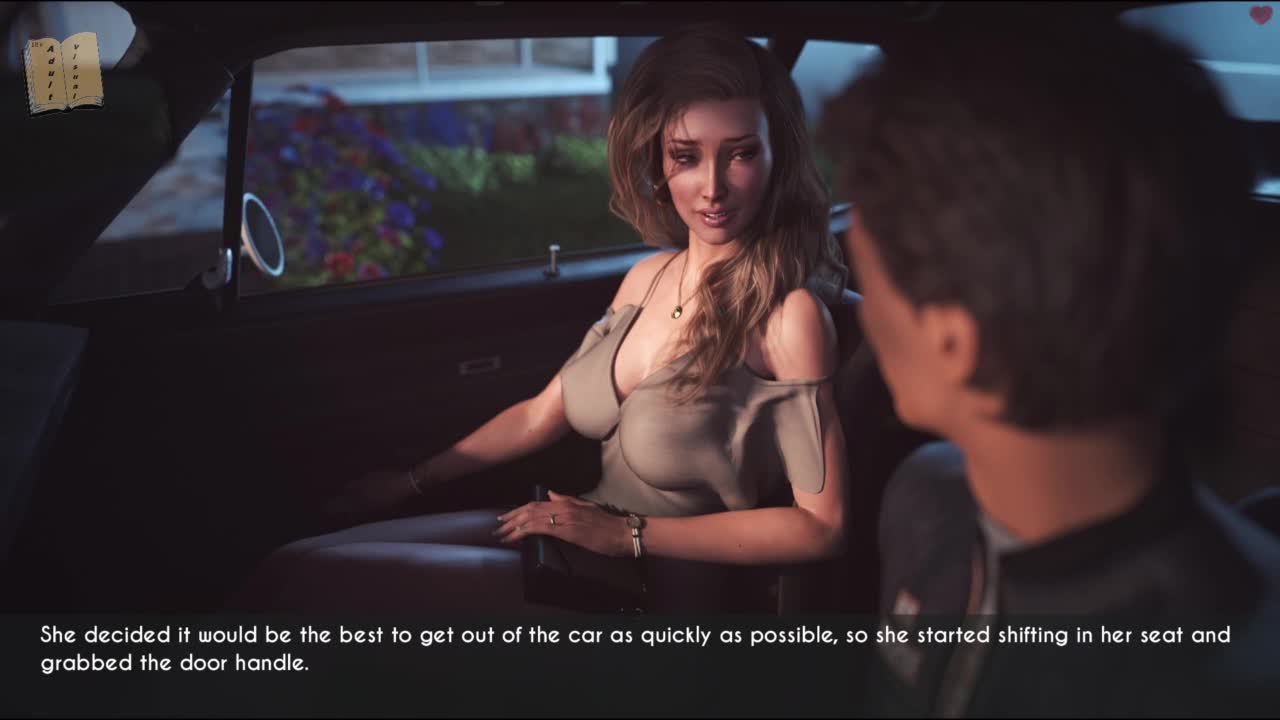This screenshot has width=1280, height=720.
Task: Open the Adult Visual book icon
Action: 63,72
